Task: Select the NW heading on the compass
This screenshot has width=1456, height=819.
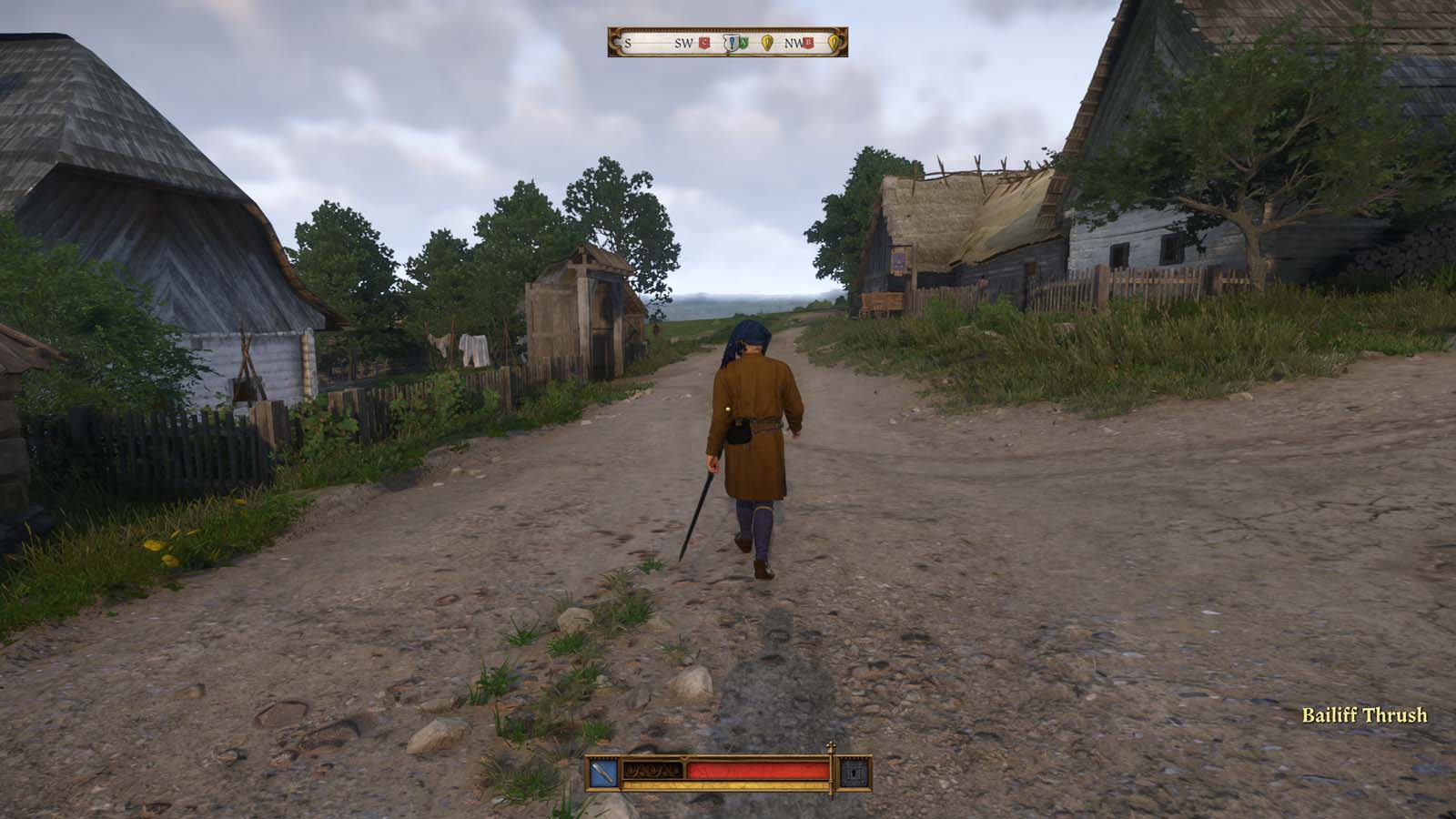Action: 794,43
